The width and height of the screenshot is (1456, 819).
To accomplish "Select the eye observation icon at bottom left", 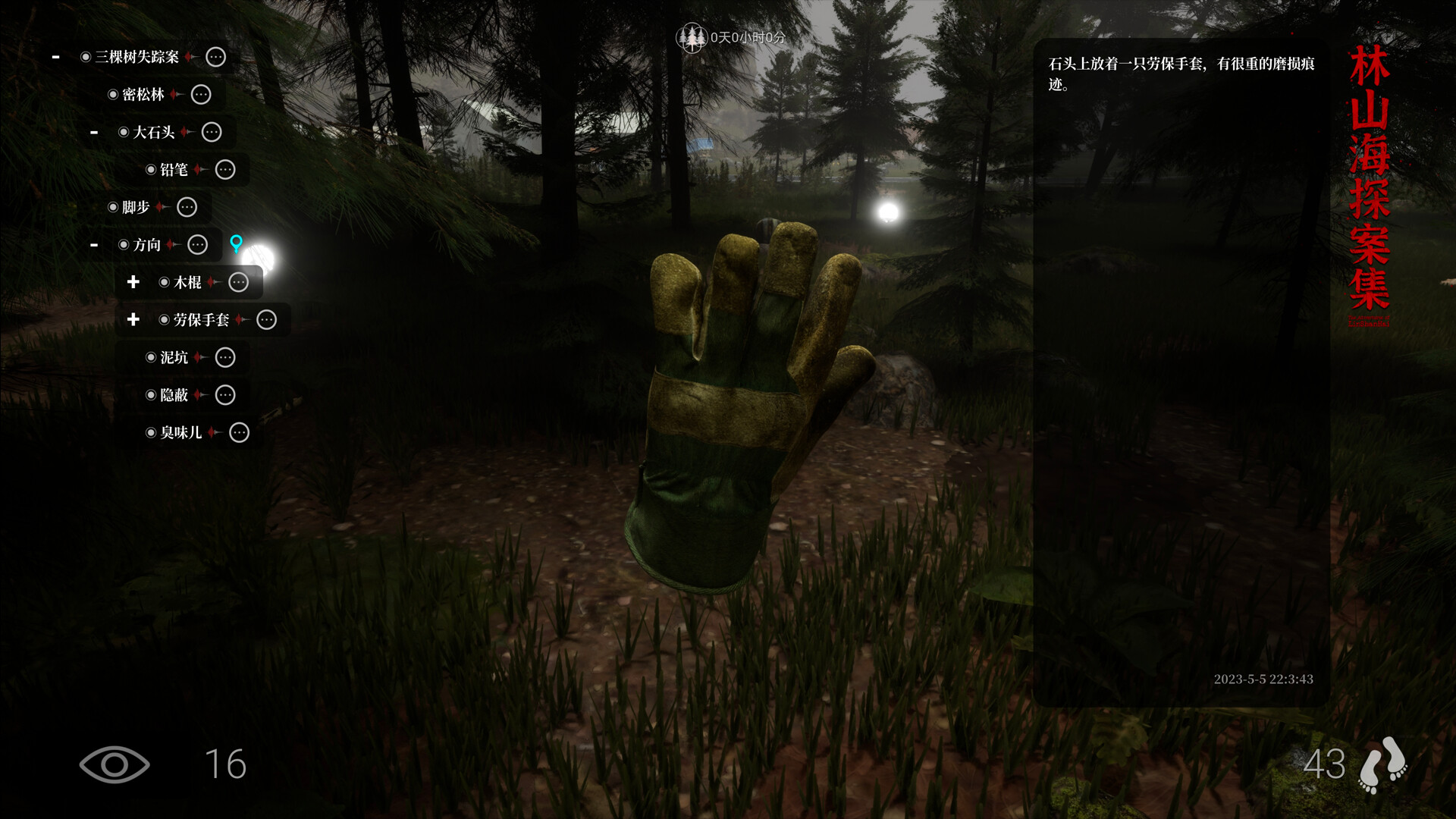I will click(x=114, y=765).
